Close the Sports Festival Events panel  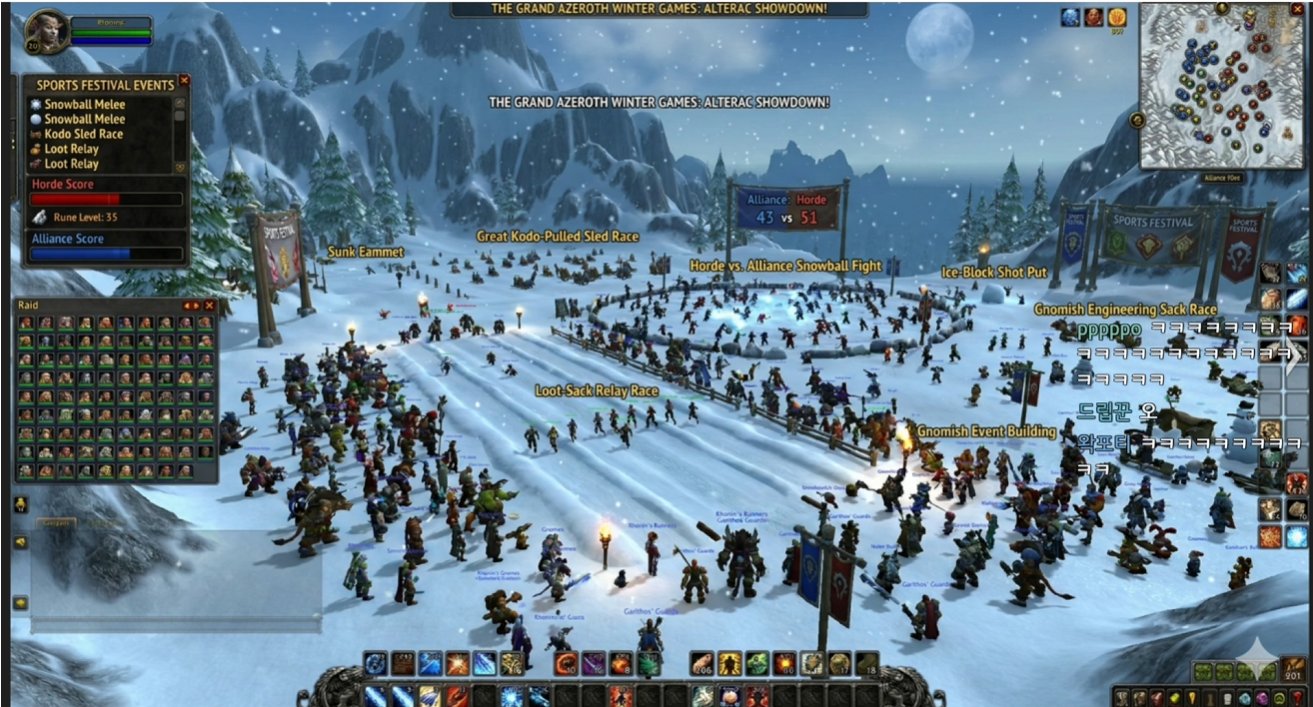point(184,81)
